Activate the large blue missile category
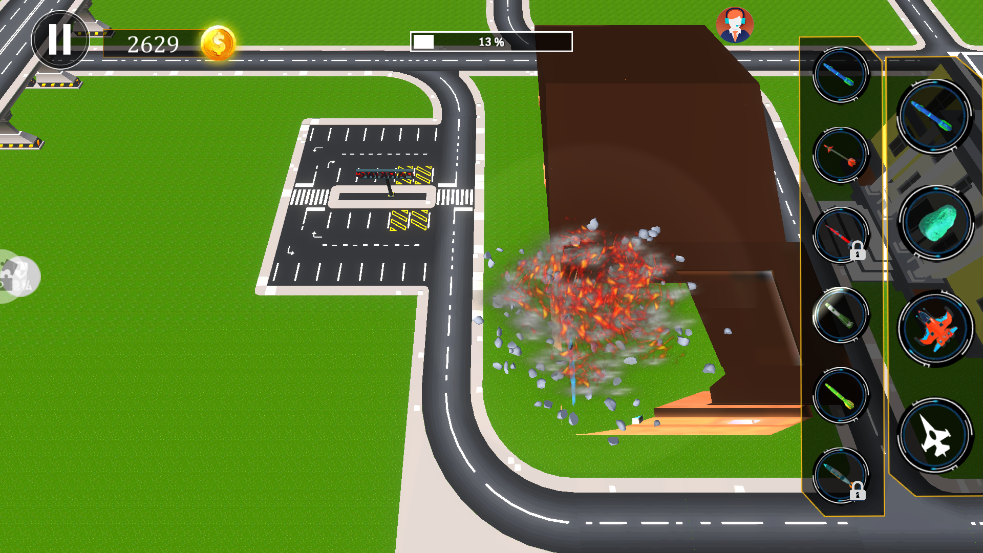This screenshot has height=553, width=983. click(x=935, y=116)
